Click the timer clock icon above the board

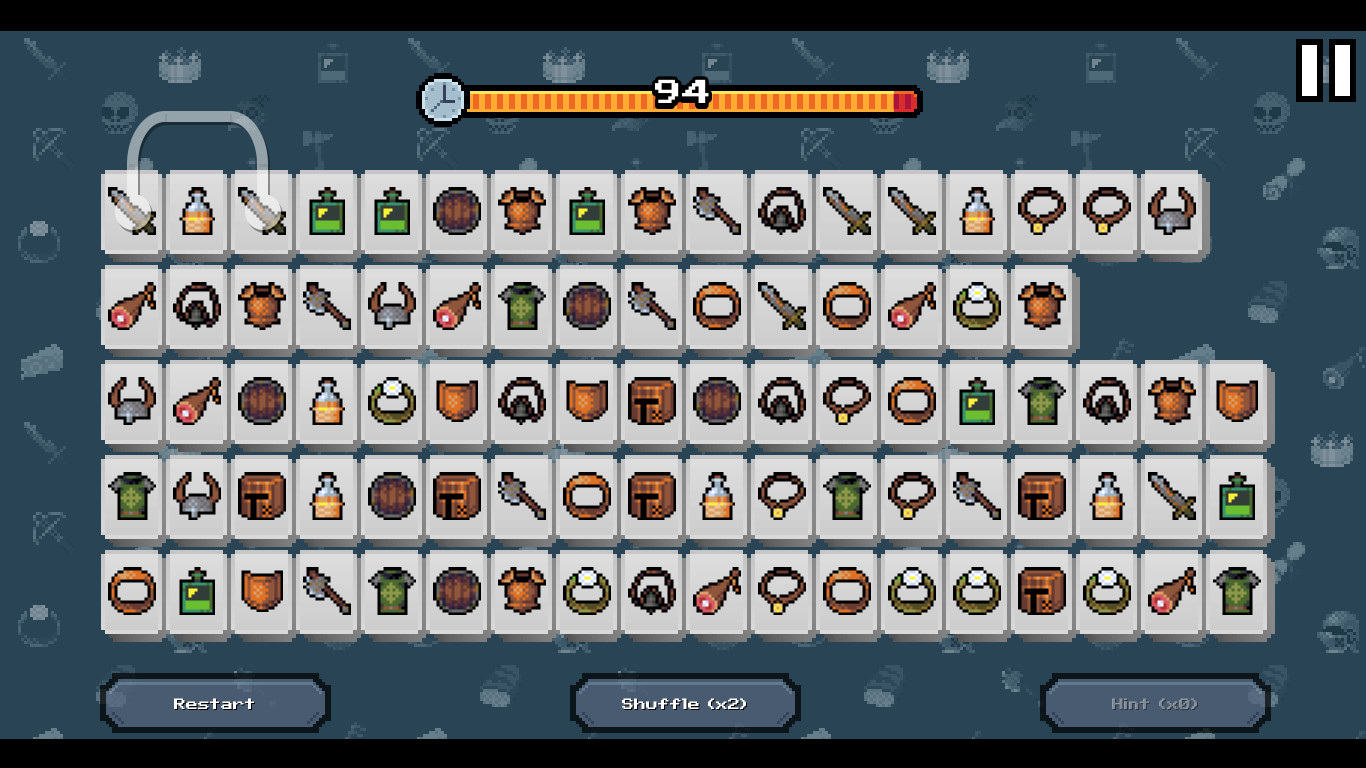440,99
